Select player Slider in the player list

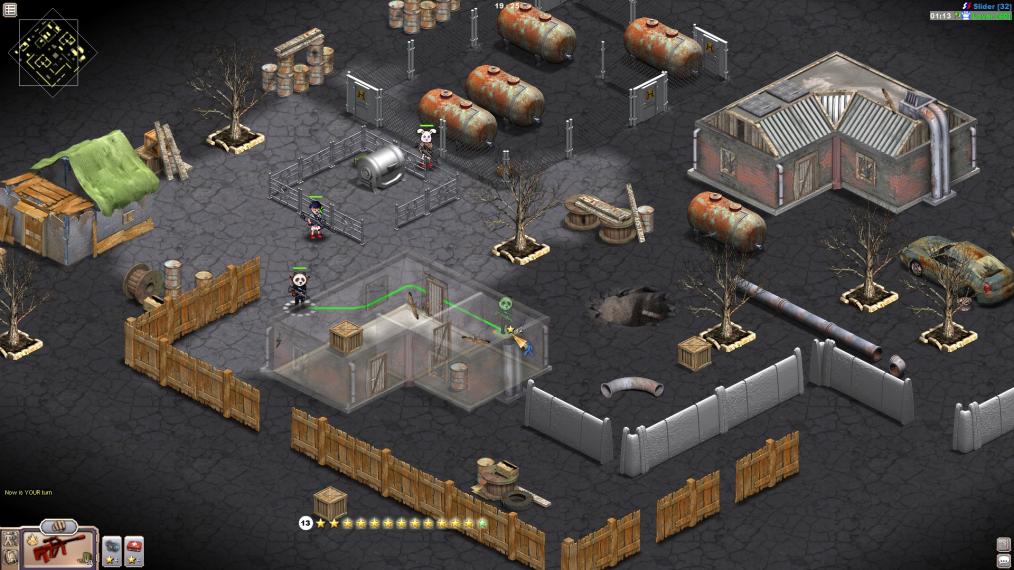[x=984, y=6]
